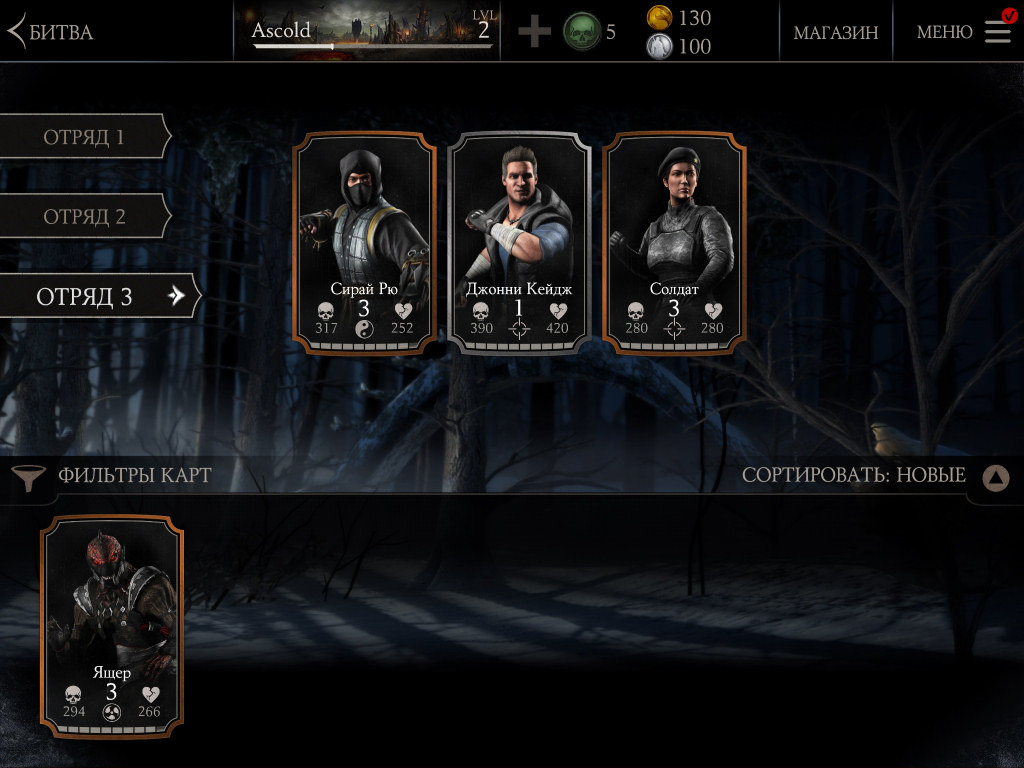Select the Ящер card from collection
This screenshot has width=1024, height=768.
point(112,625)
